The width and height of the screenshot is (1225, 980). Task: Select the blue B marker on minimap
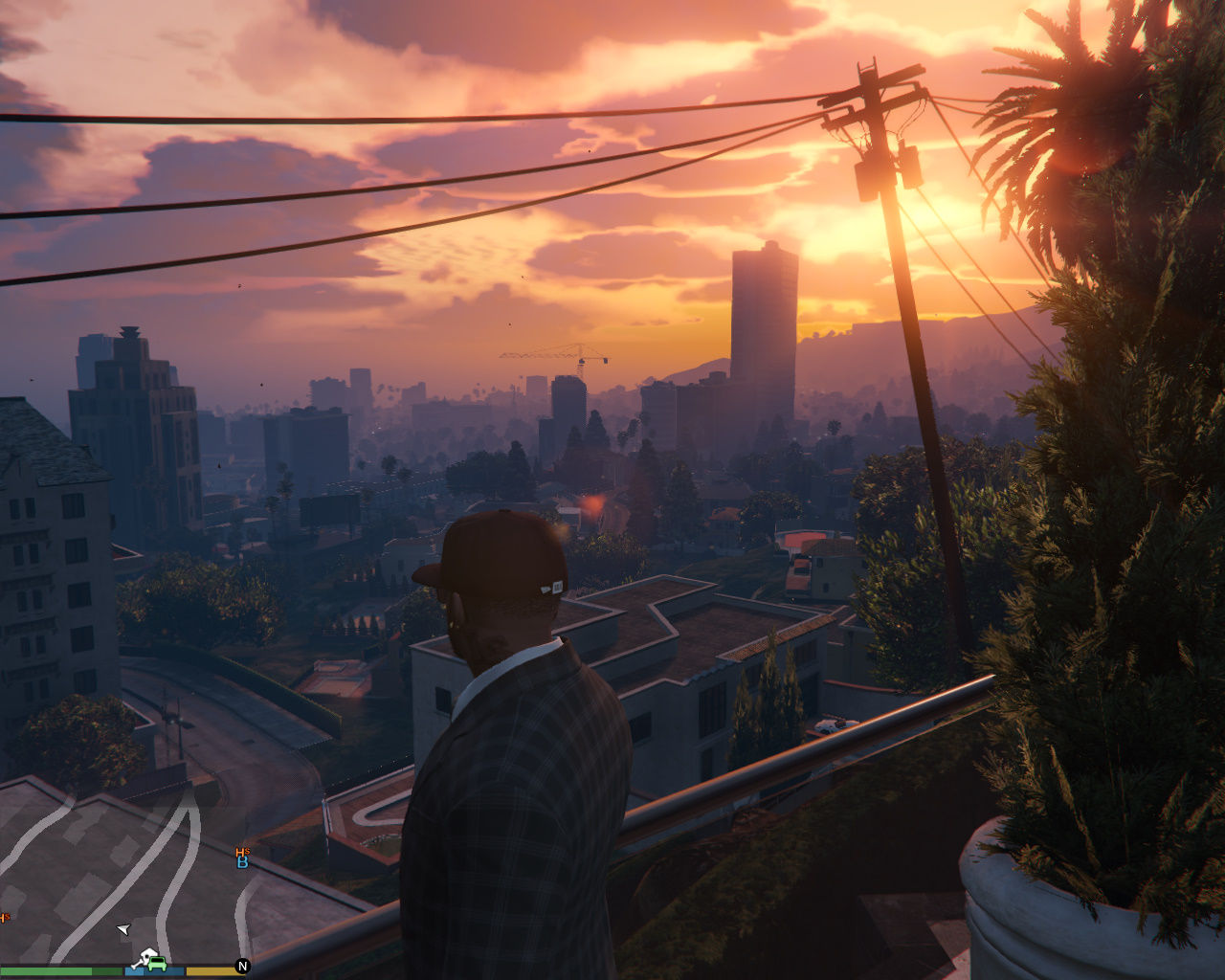click(243, 862)
